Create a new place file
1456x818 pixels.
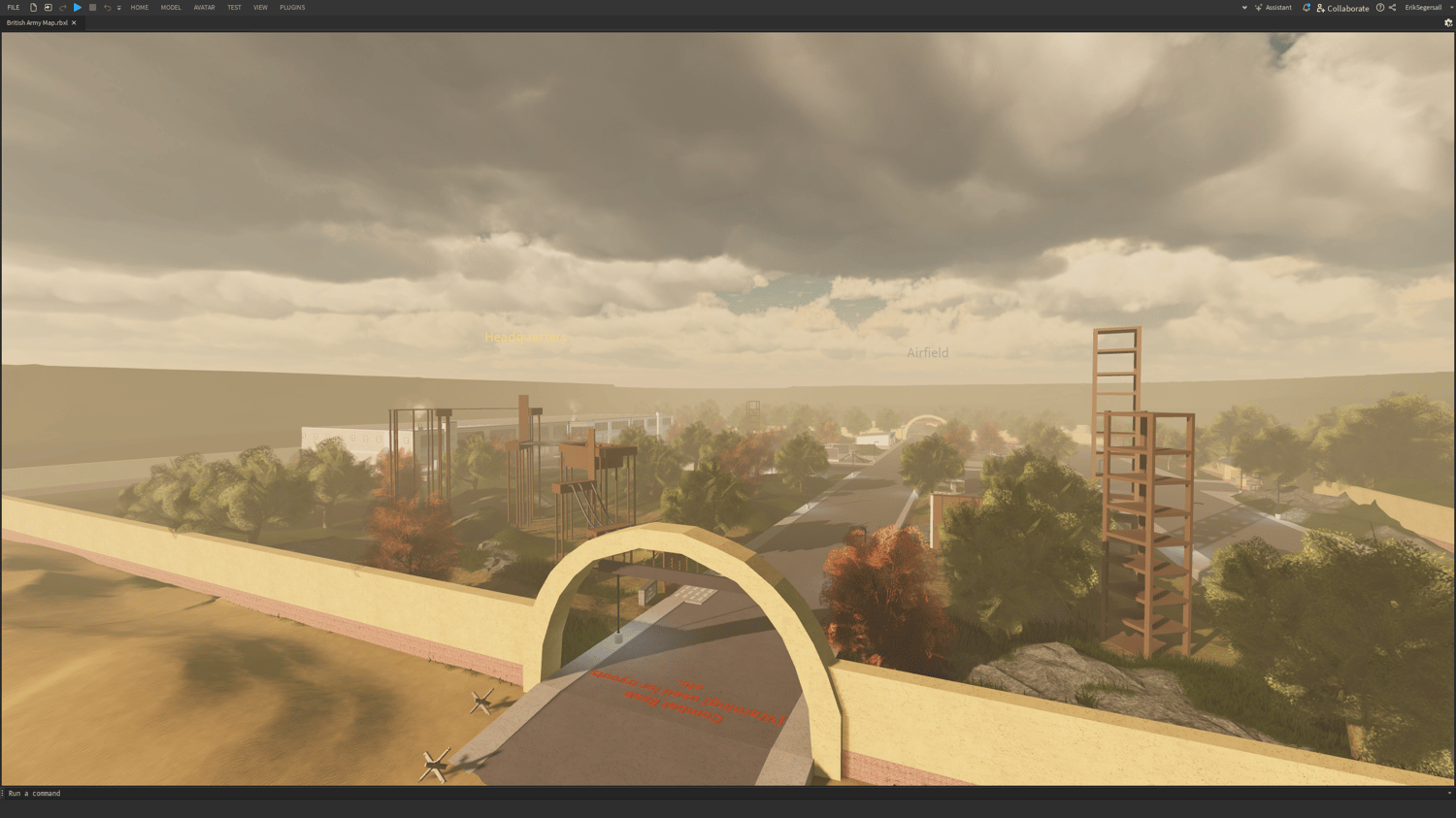35,7
